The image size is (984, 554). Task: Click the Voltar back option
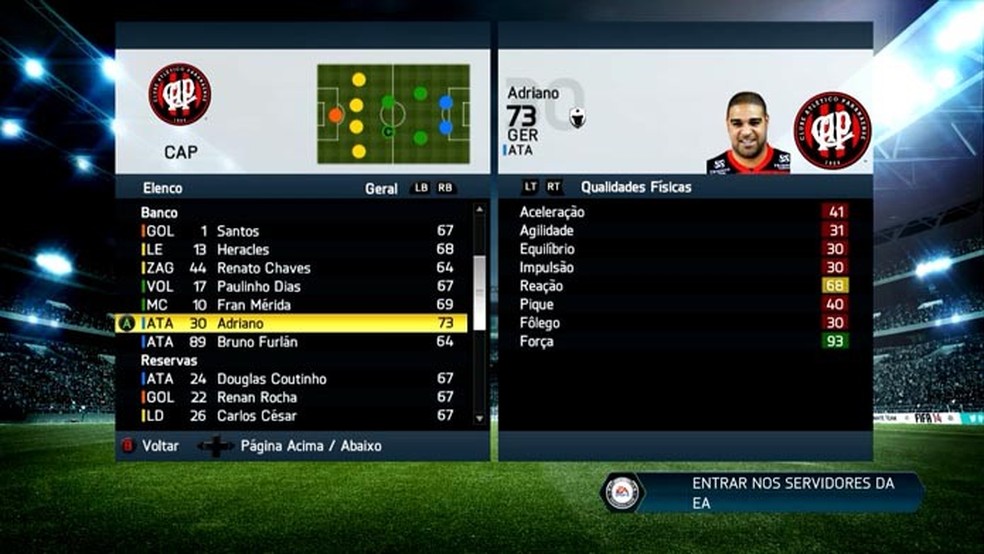click(x=160, y=446)
